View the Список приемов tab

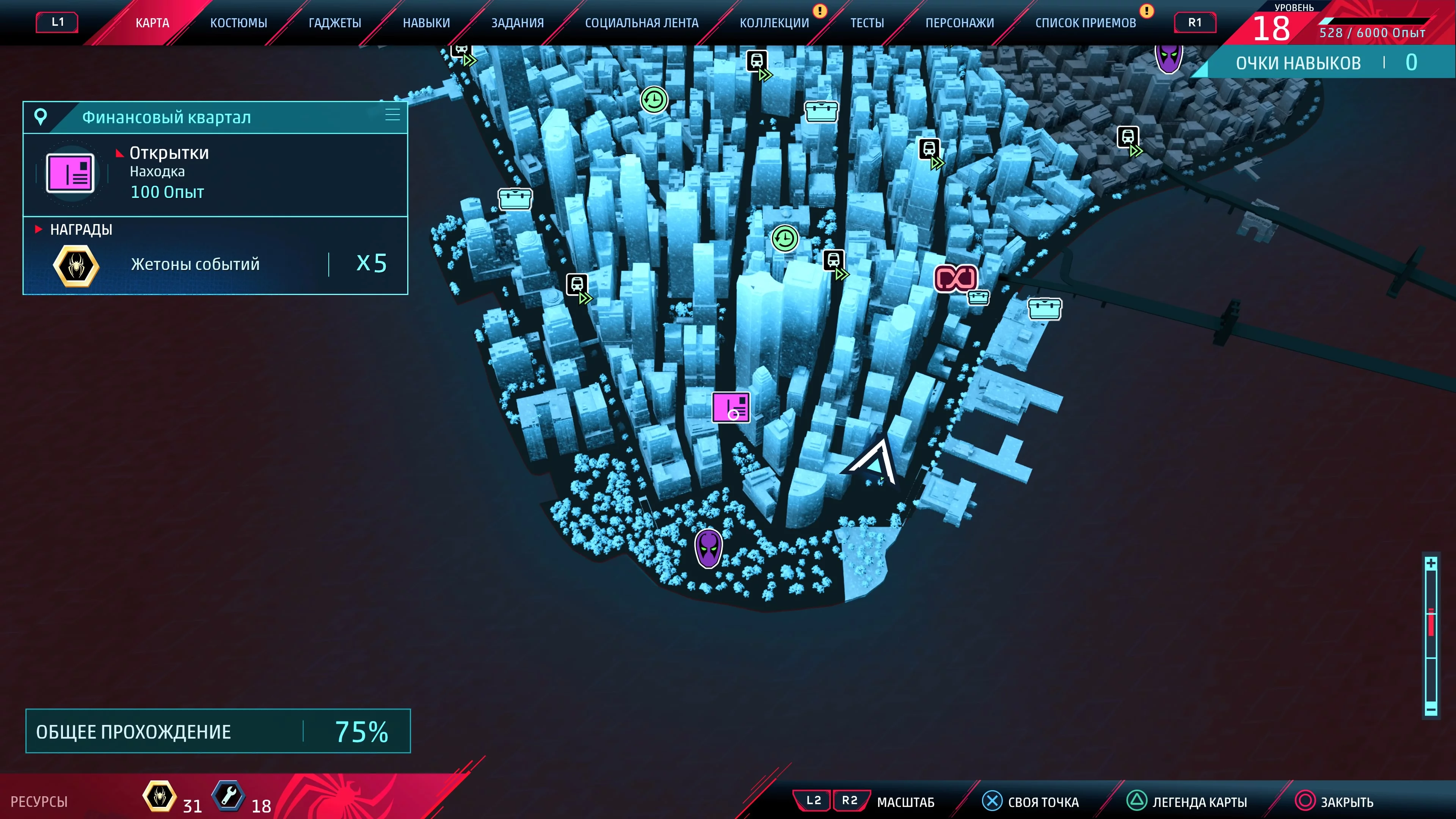(1085, 23)
